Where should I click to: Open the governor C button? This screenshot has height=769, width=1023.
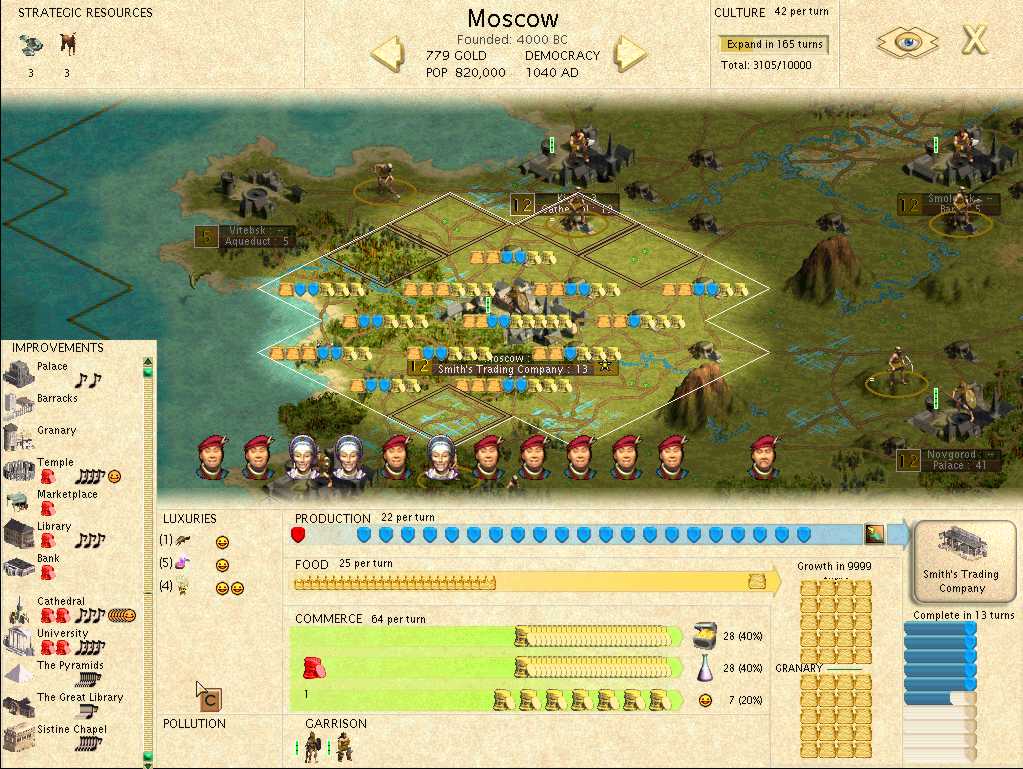(x=211, y=700)
